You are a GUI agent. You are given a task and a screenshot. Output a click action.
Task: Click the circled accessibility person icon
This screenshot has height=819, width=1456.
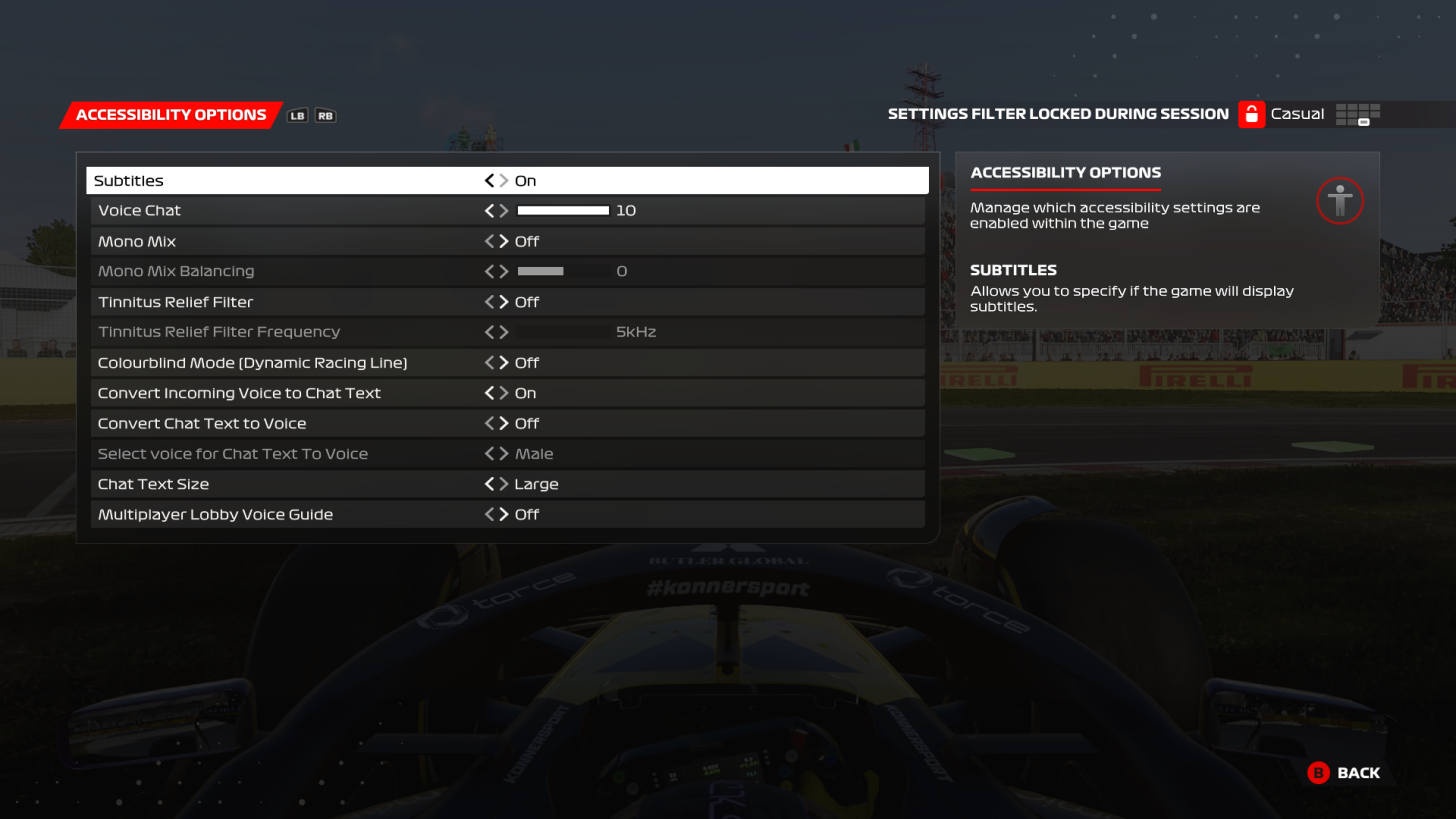(x=1339, y=201)
